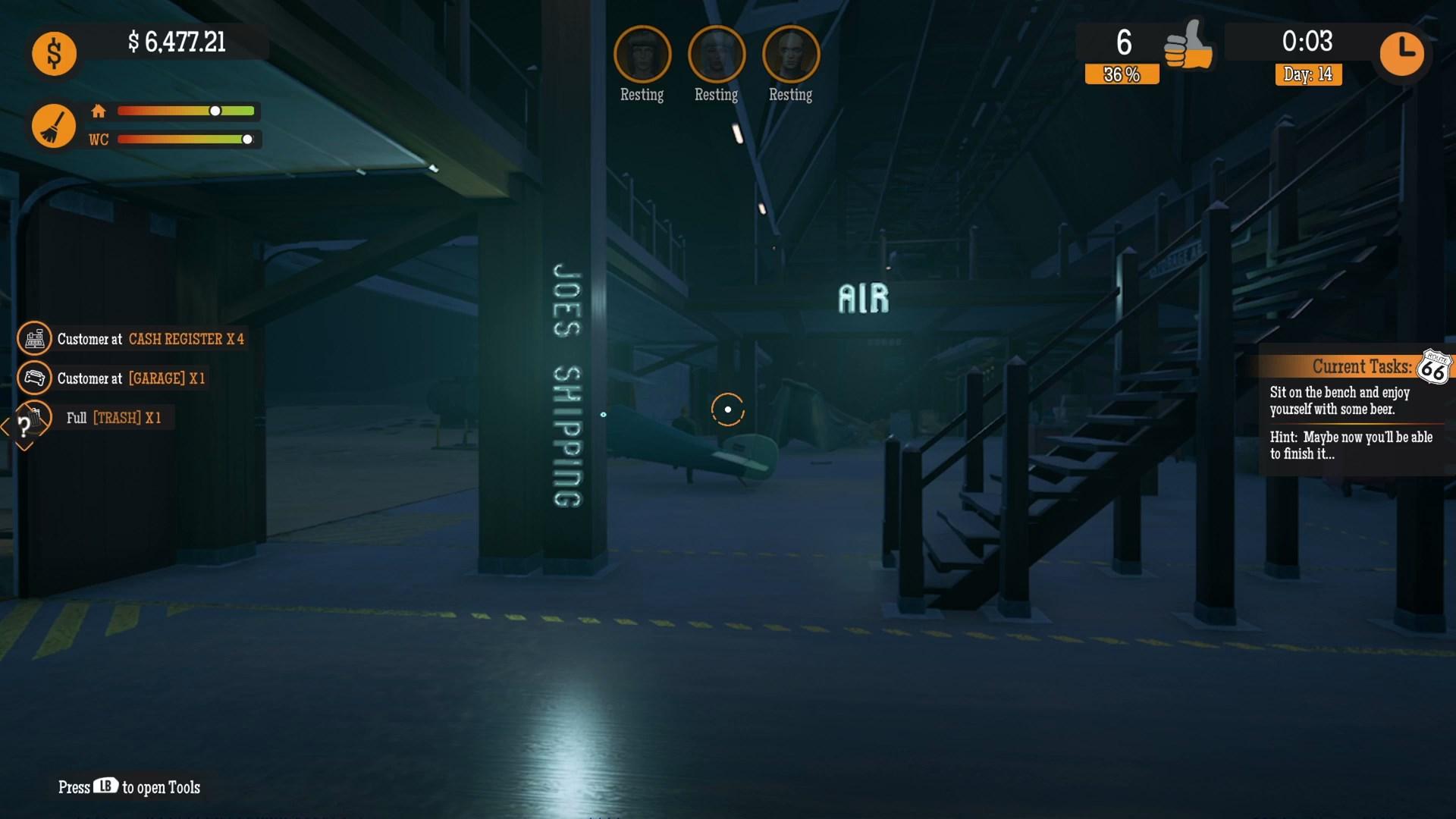Screen dimensions: 1456x819
Task: Click the Route 66 badge on tasks panel
Action: tap(1436, 368)
